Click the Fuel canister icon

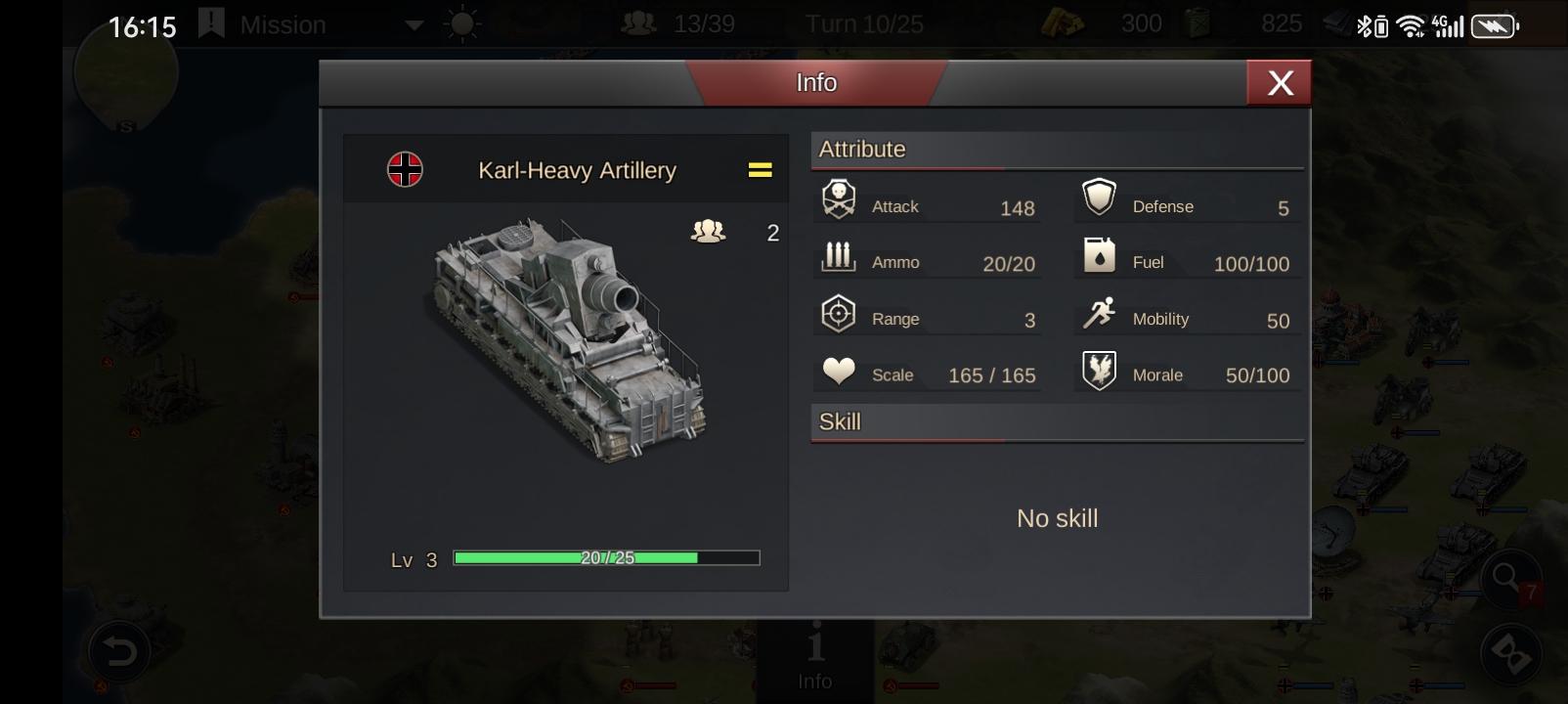pos(1101,252)
